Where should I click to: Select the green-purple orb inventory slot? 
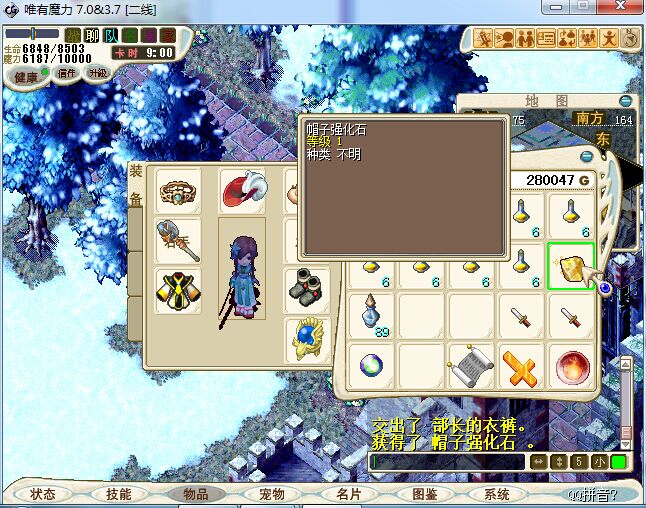[370, 364]
